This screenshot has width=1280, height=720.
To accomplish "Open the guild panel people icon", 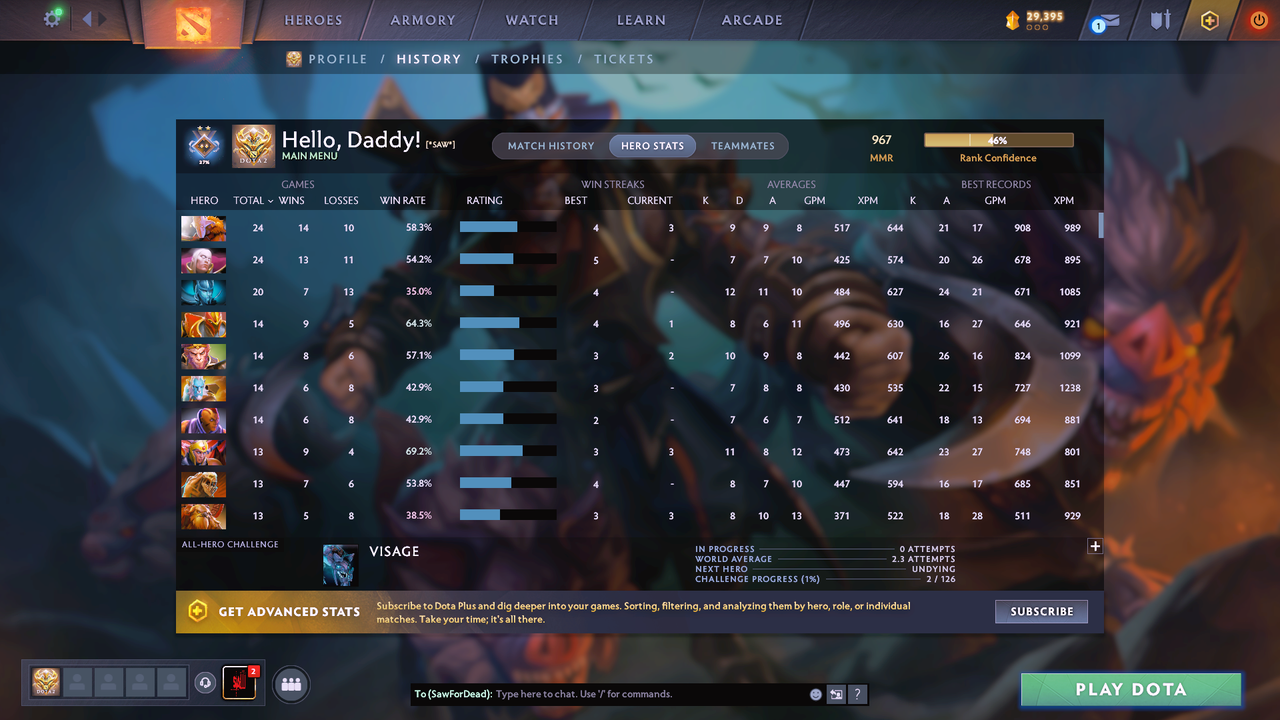I will (x=290, y=684).
